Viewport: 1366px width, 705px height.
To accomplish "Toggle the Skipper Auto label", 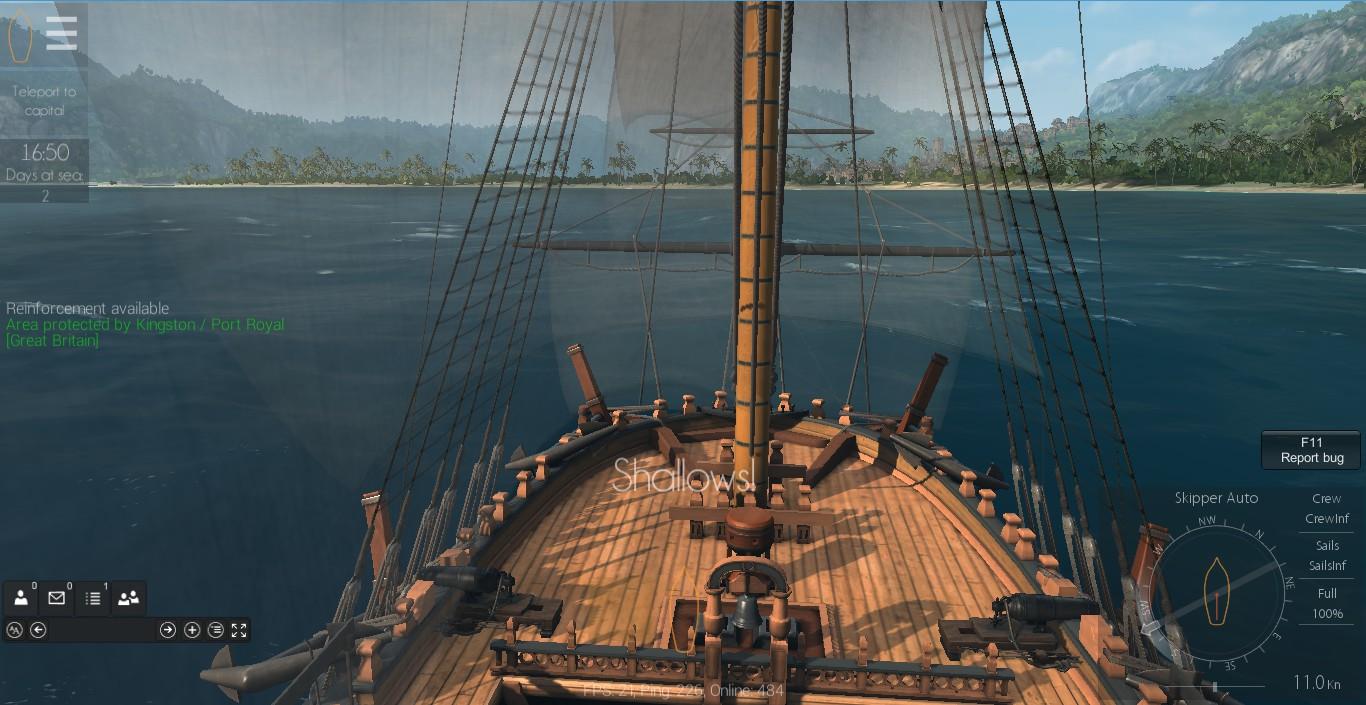I will 1216,498.
